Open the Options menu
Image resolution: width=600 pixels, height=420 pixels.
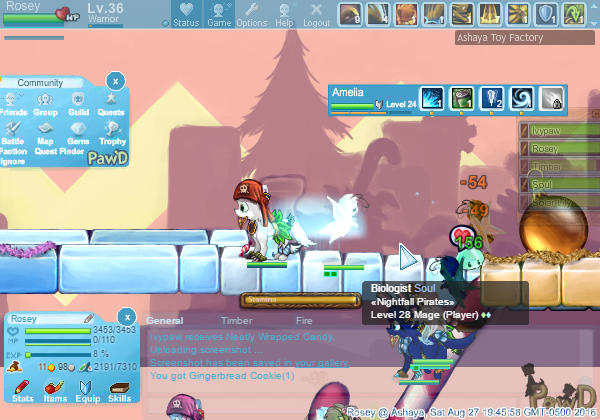[251, 14]
